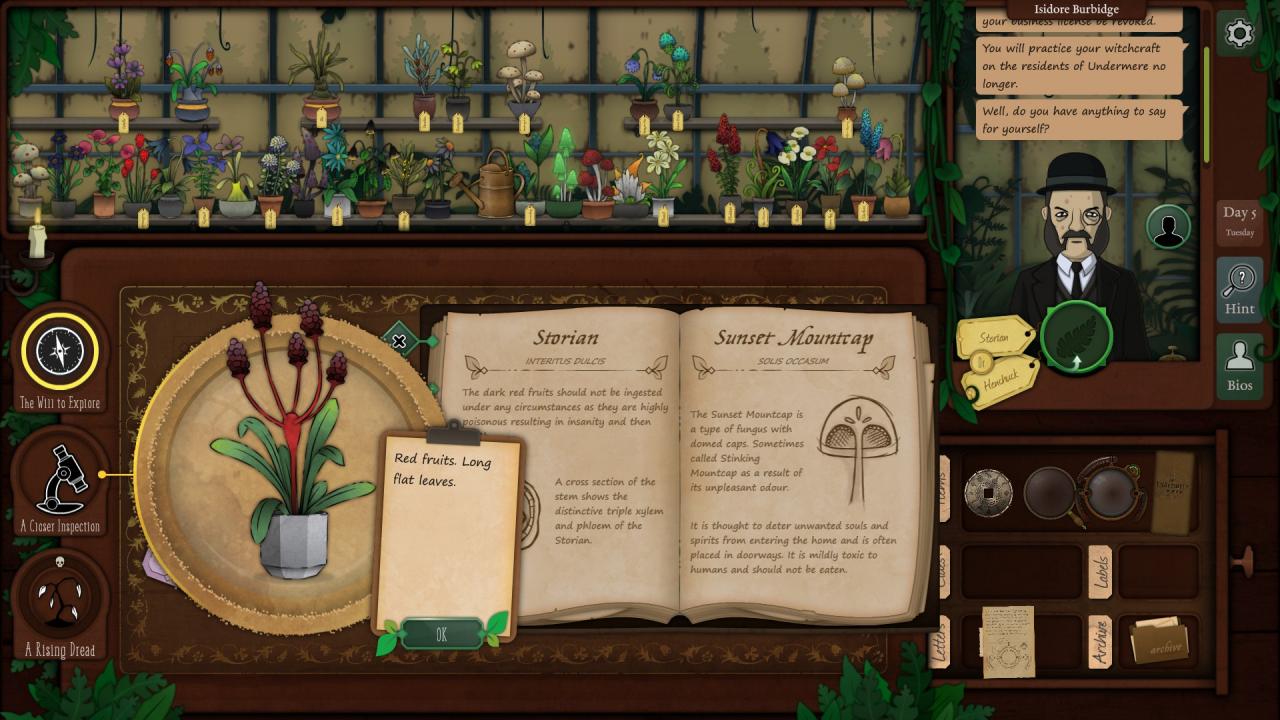Open the Bios panel
This screenshot has height=720, width=1280.
coord(1239,365)
